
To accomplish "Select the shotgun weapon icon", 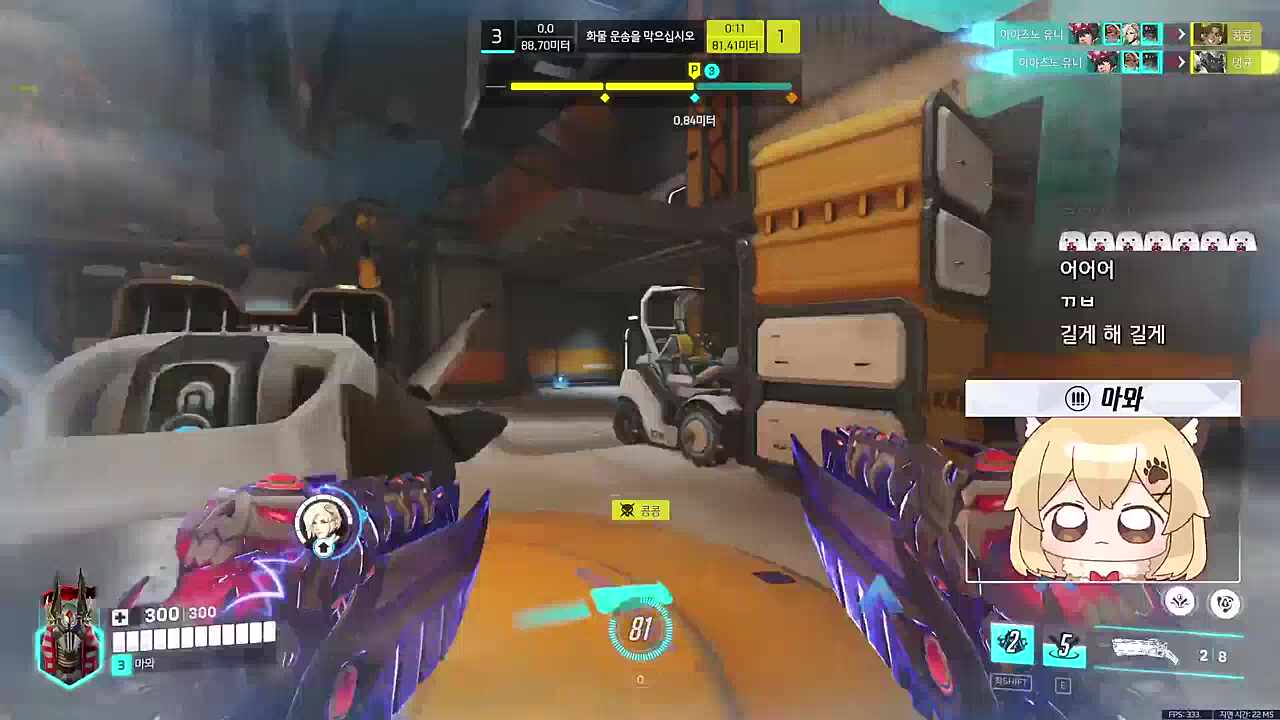I will [1145, 650].
